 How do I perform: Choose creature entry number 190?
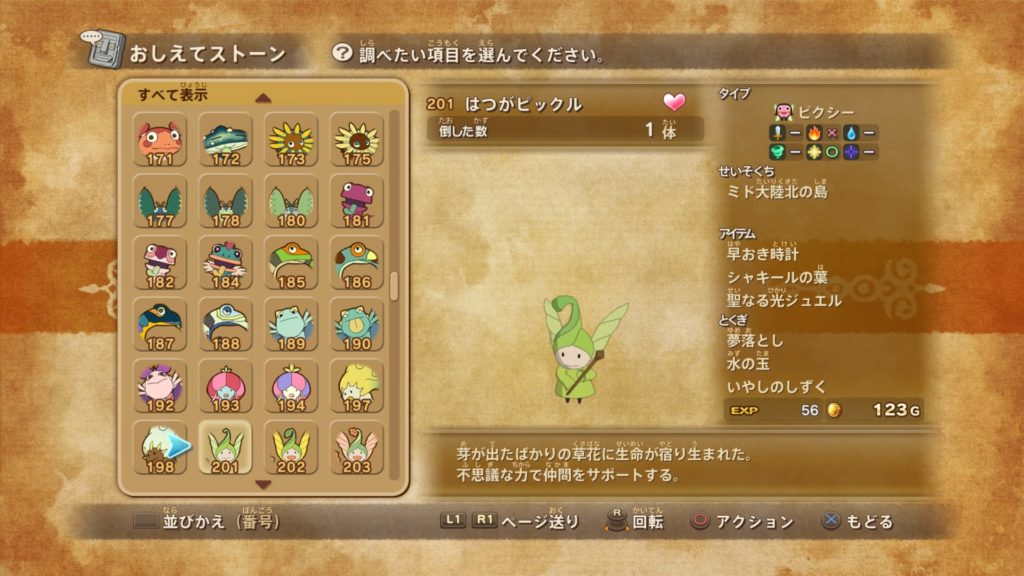click(x=355, y=323)
